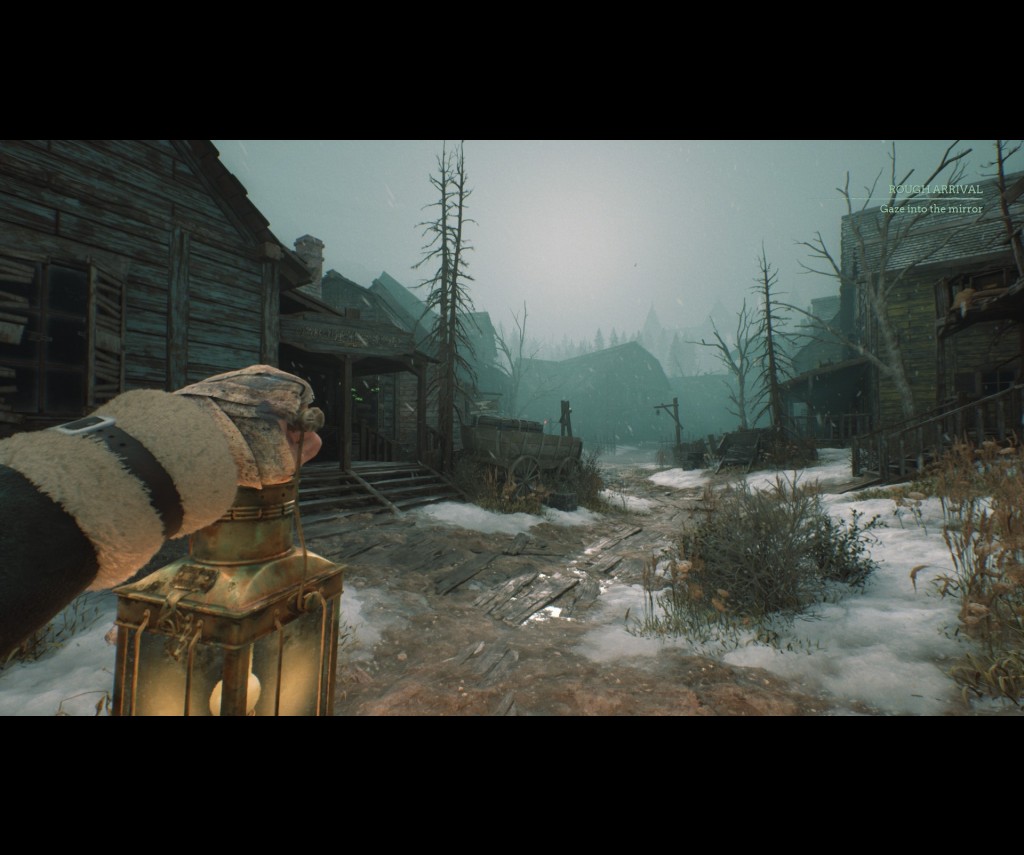Select the Rough Arrival objective tracker
Viewport: 1024px width, 855px height.
[x=935, y=189]
